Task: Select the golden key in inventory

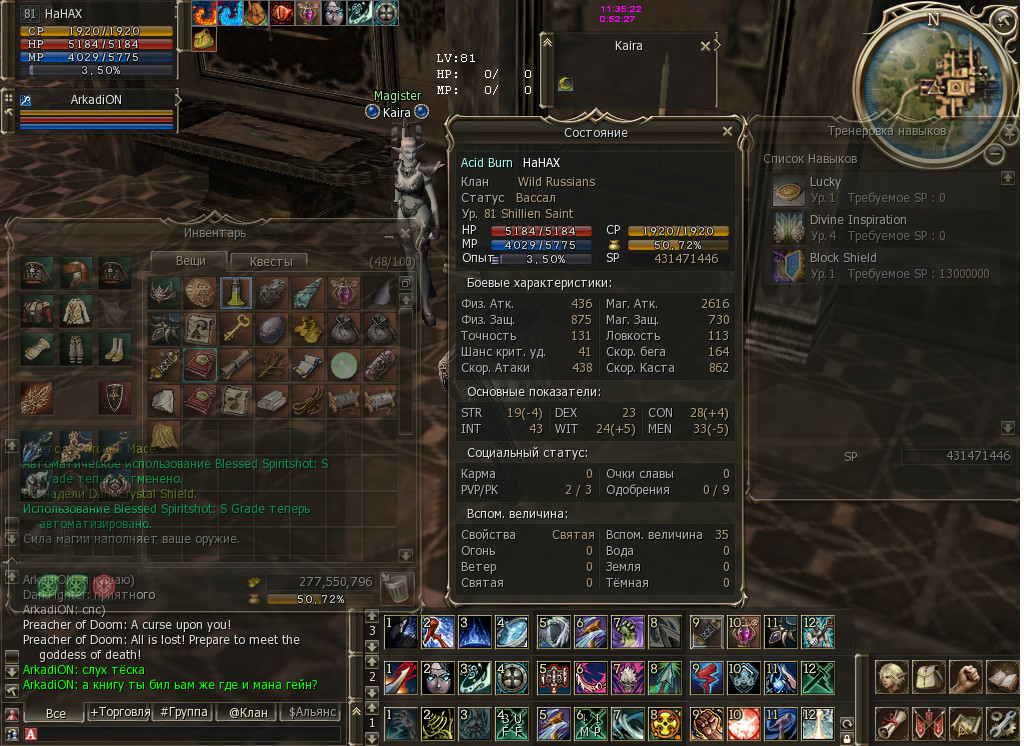Action: 235,328
